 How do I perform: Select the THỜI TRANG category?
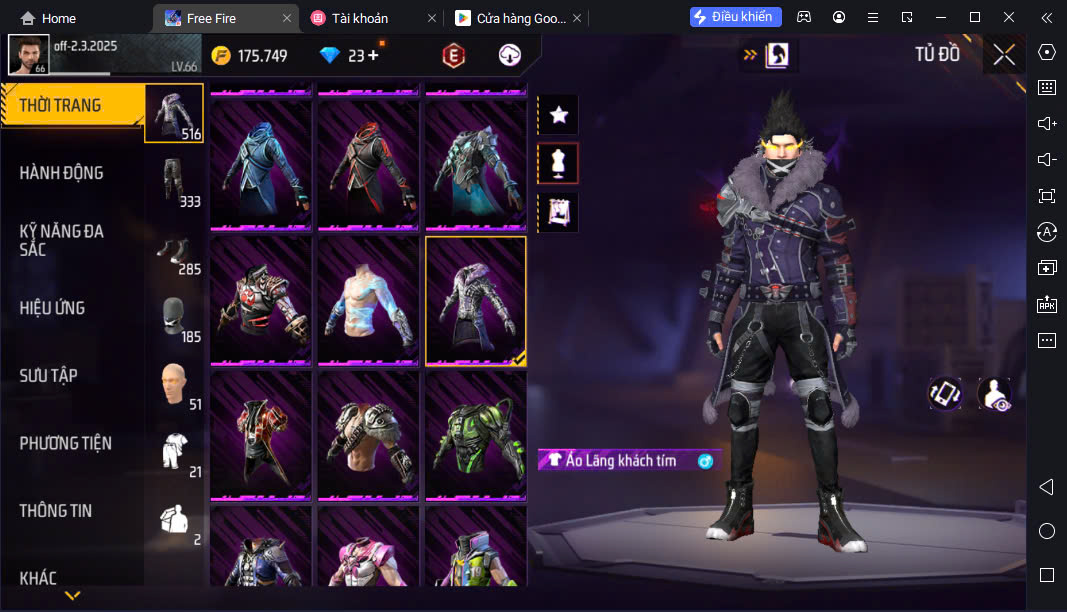tap(62, 105)
